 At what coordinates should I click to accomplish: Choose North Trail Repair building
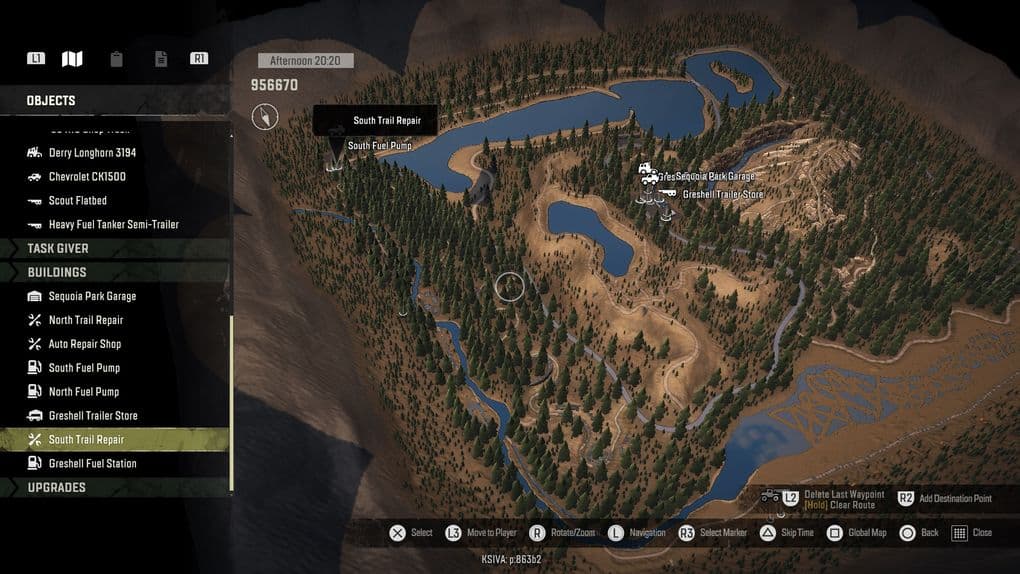pyautogui.click(x=86, y=320)
